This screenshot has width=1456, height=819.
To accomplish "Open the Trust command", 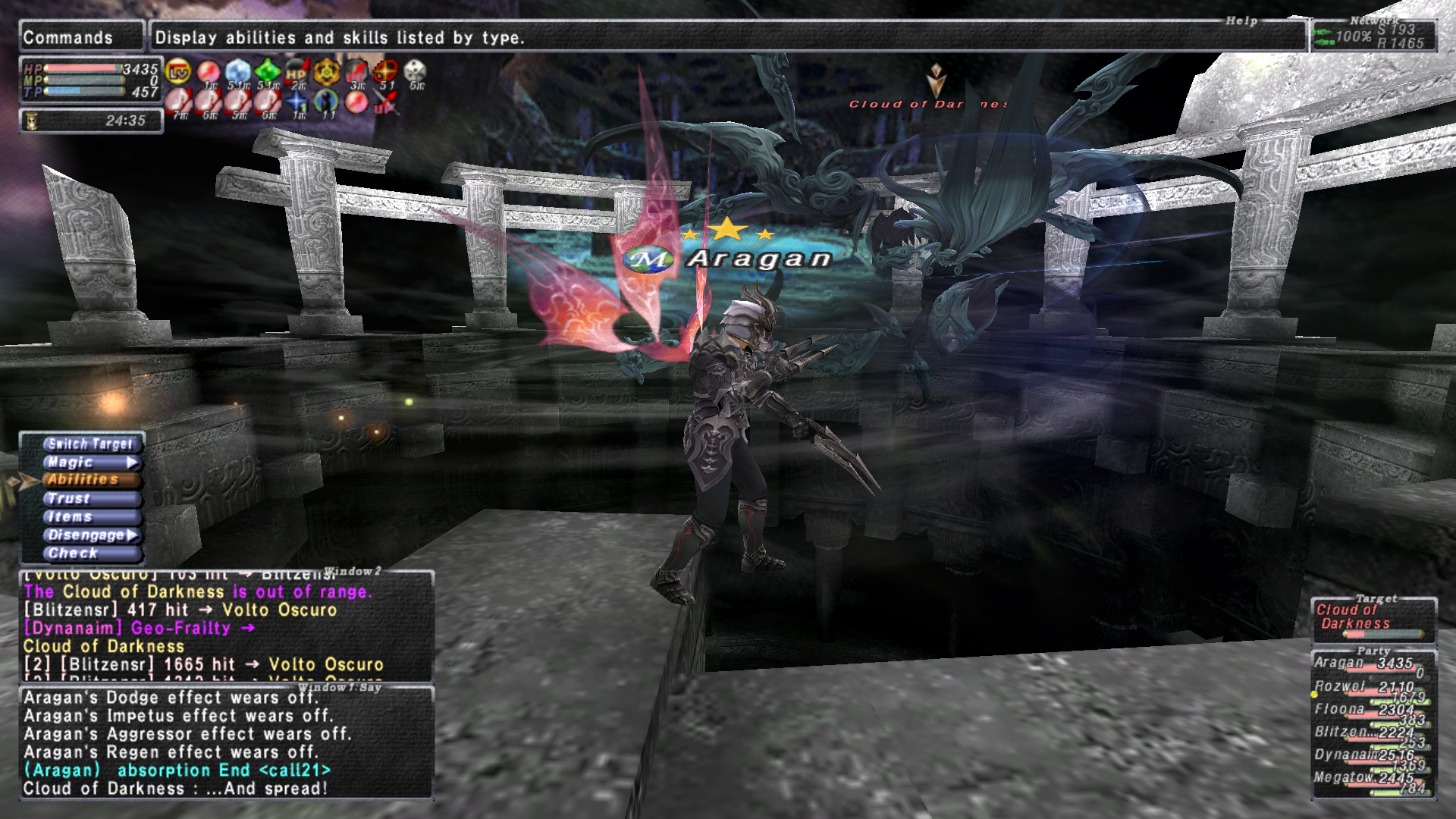I will pyautogui.click(x=89, y=498).
